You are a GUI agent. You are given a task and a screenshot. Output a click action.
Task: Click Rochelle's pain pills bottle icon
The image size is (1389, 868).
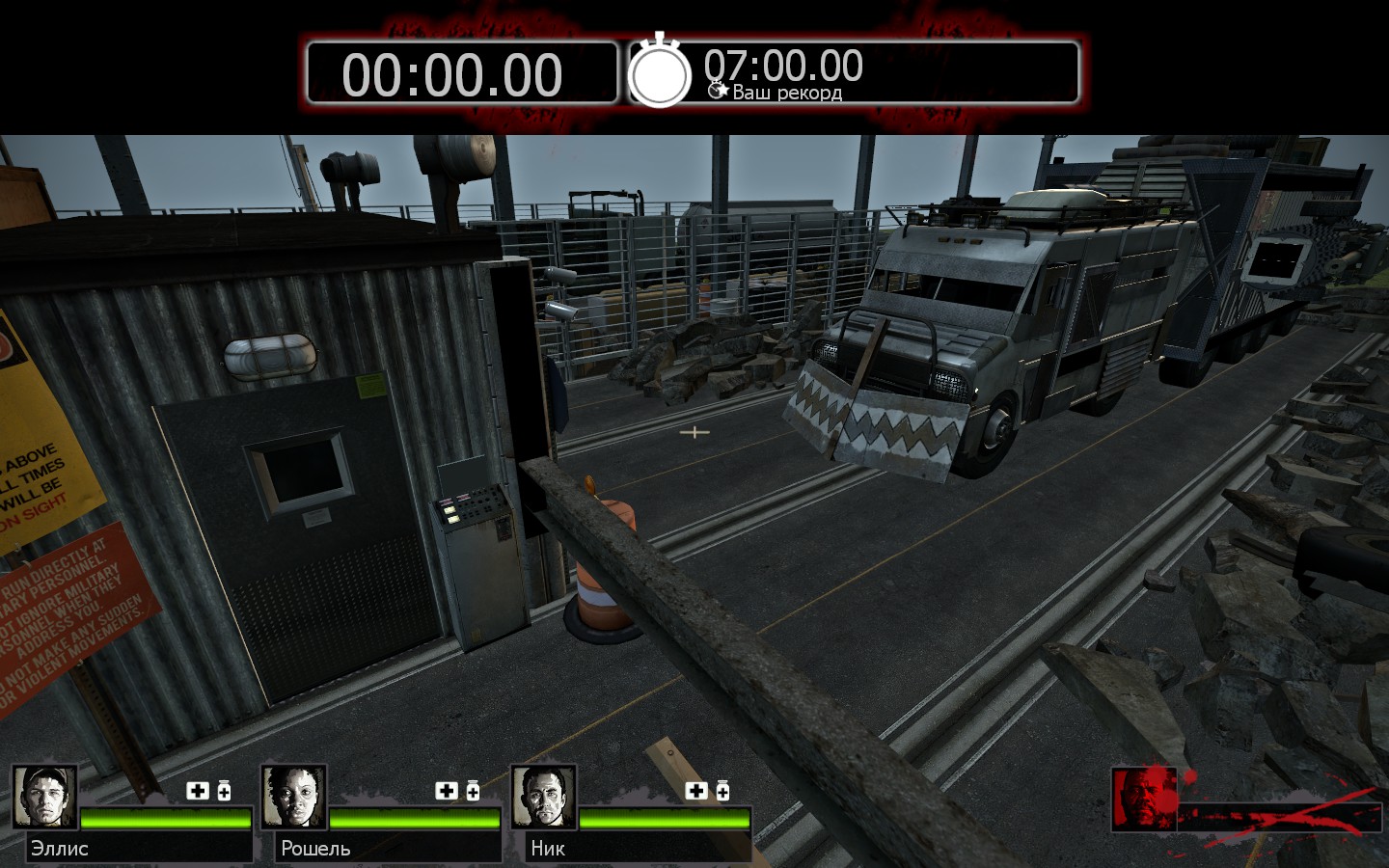473,791
